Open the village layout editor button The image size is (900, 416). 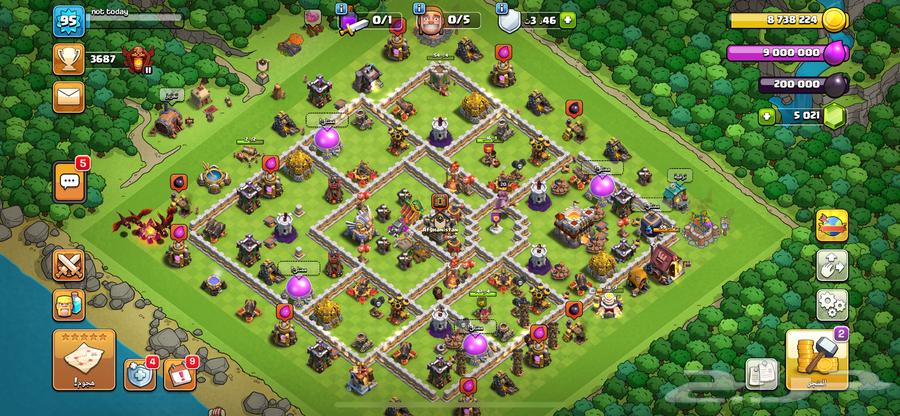point(830,263)
